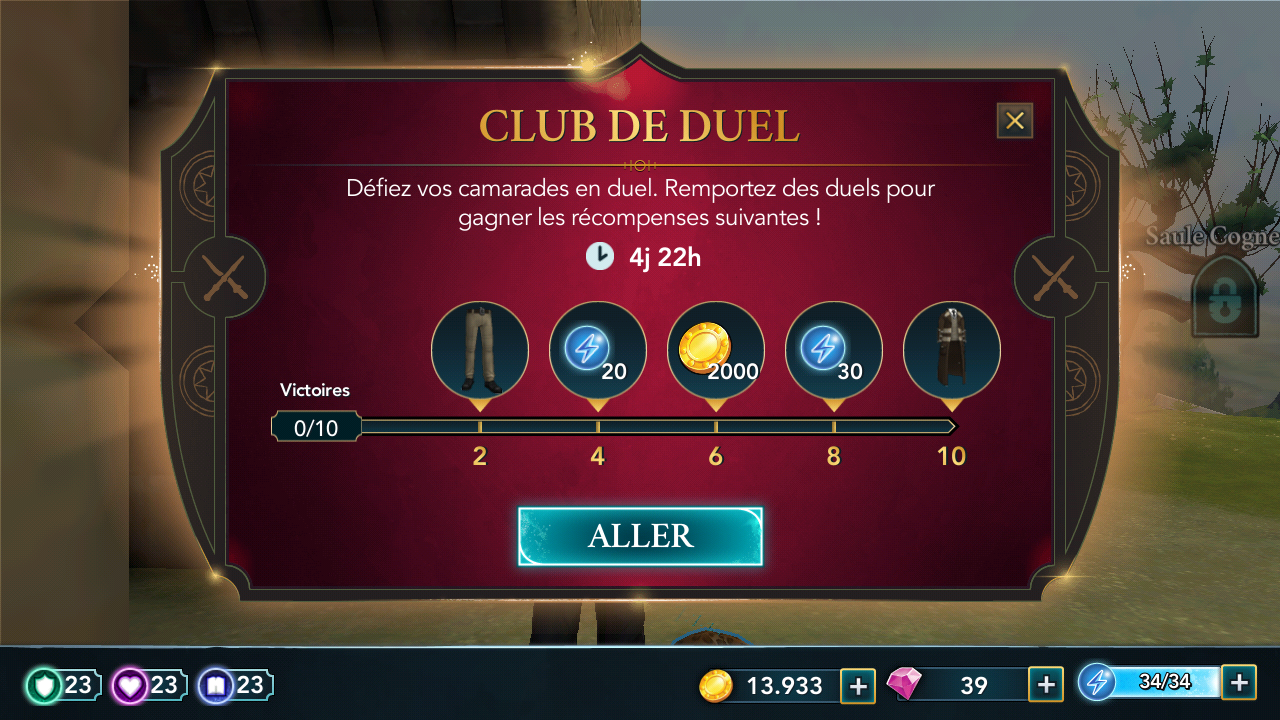Viewport: 1280px width, 720px height.
Task: Select the 30 energy reward icon
Action: pyautogui.click(x=833, y=350)
